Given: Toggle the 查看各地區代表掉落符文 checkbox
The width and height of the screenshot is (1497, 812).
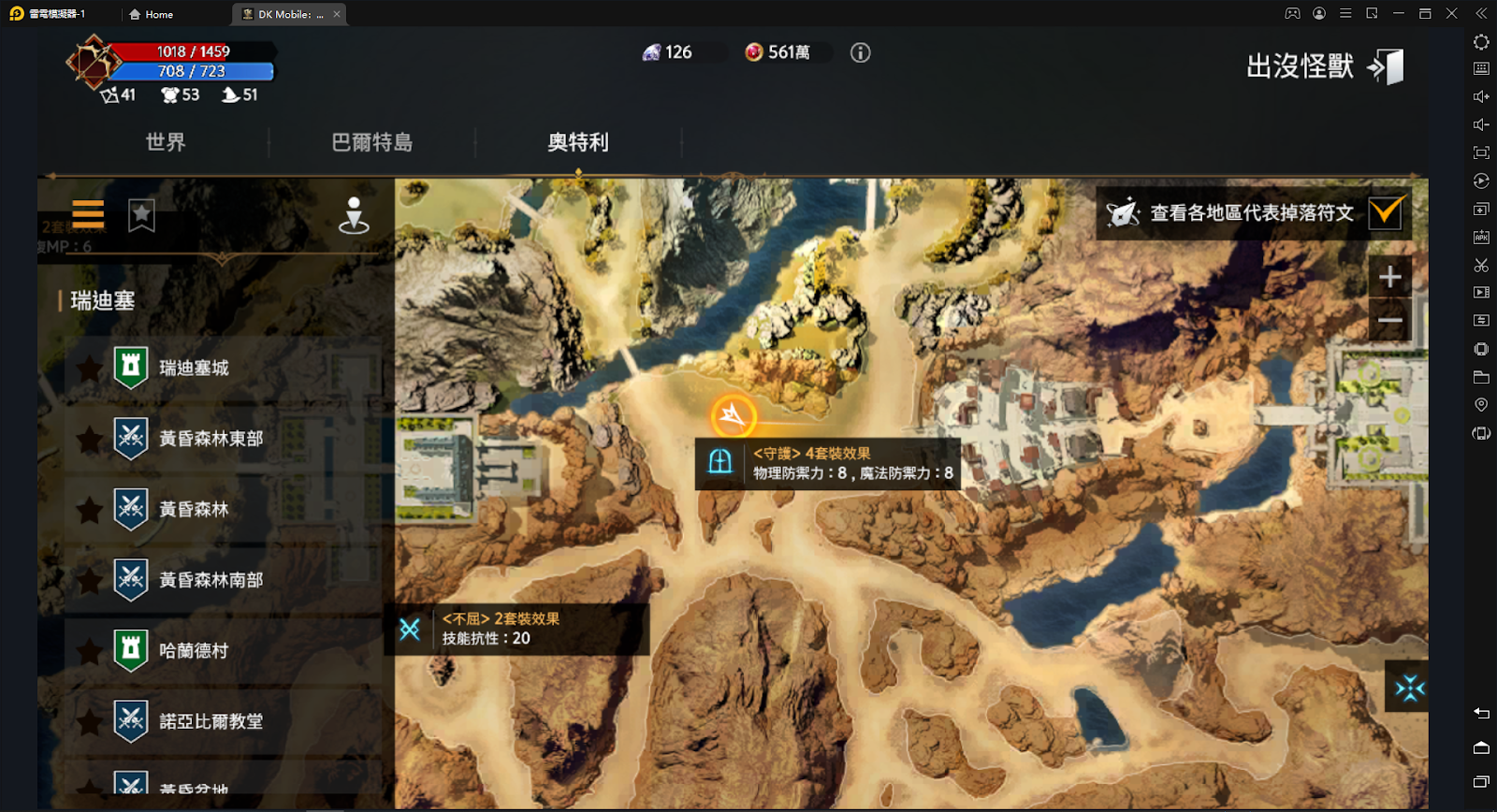Looking at the screenshot, I should (1385, 212).
